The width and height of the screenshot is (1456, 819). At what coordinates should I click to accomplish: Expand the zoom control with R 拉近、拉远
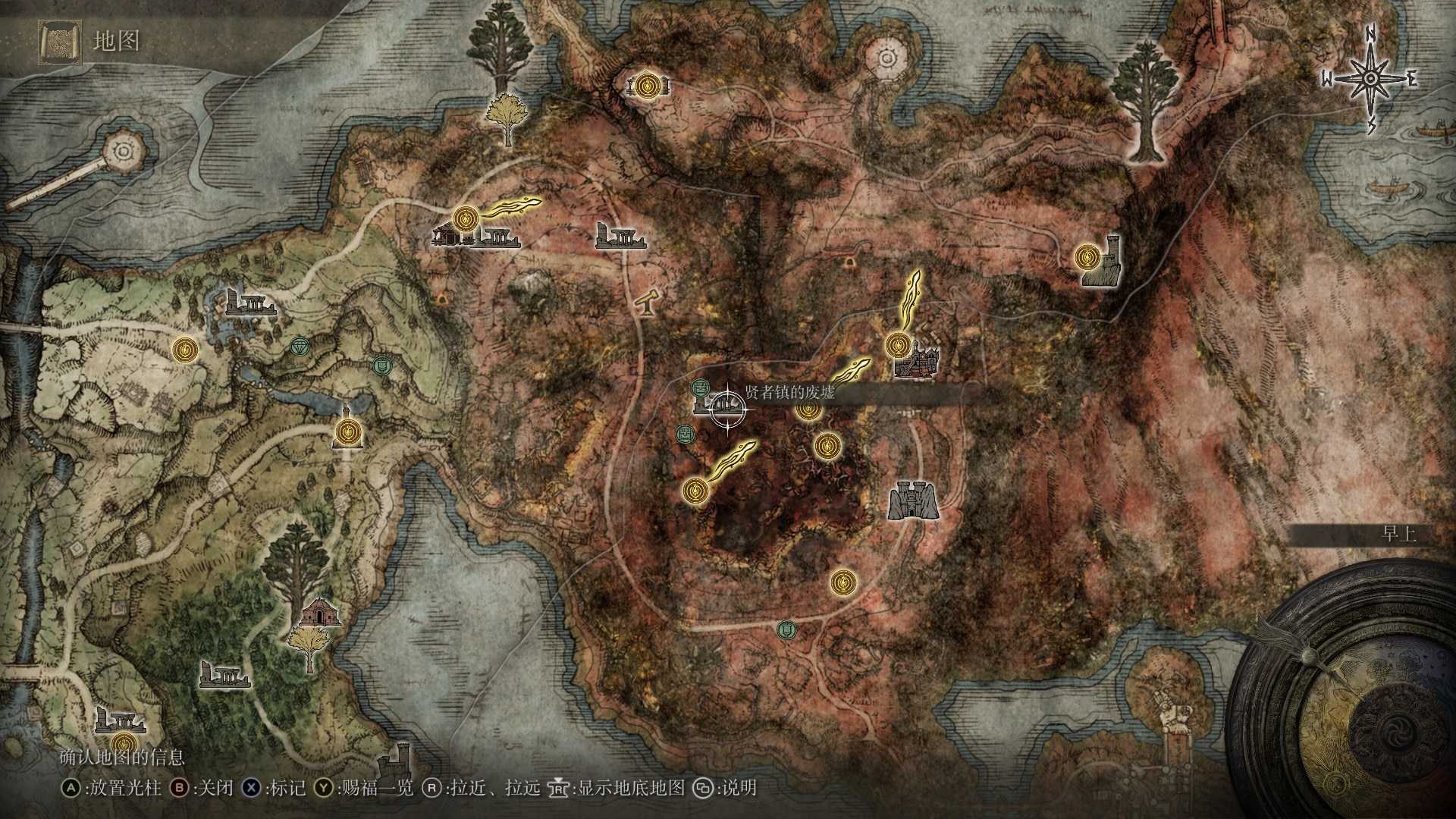point(491,789)
